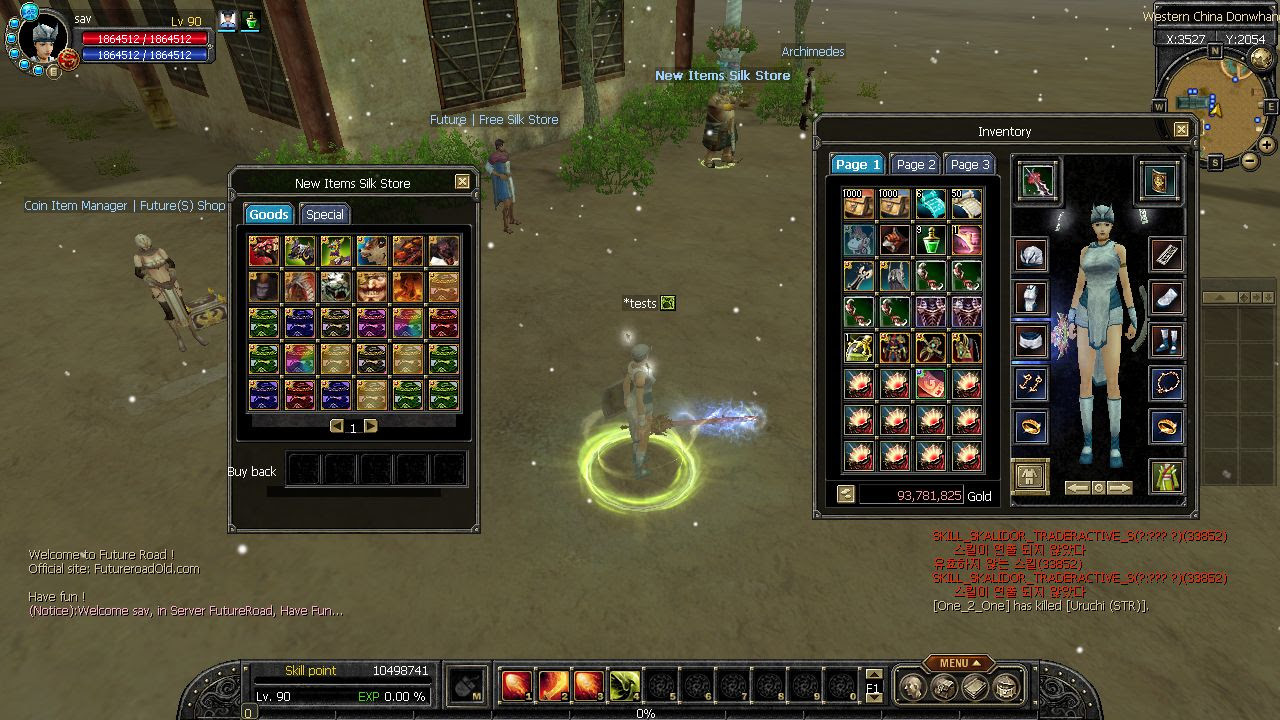Zoom out the minimap with minus button
The image size is (1280, 720).
pos(1250,160)
